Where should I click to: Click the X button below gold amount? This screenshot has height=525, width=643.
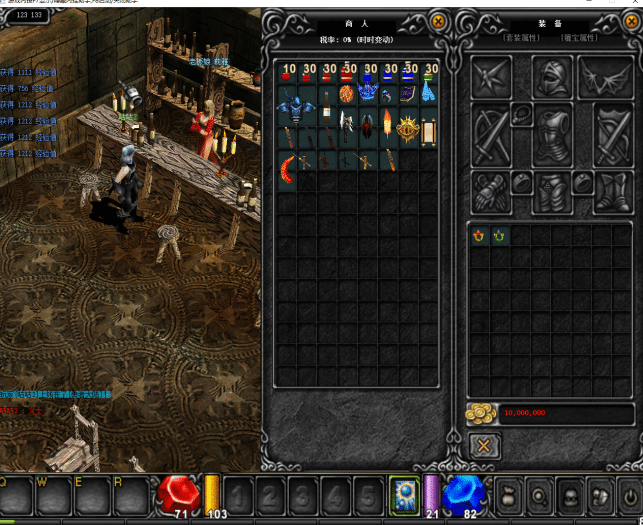coord(484,445)
